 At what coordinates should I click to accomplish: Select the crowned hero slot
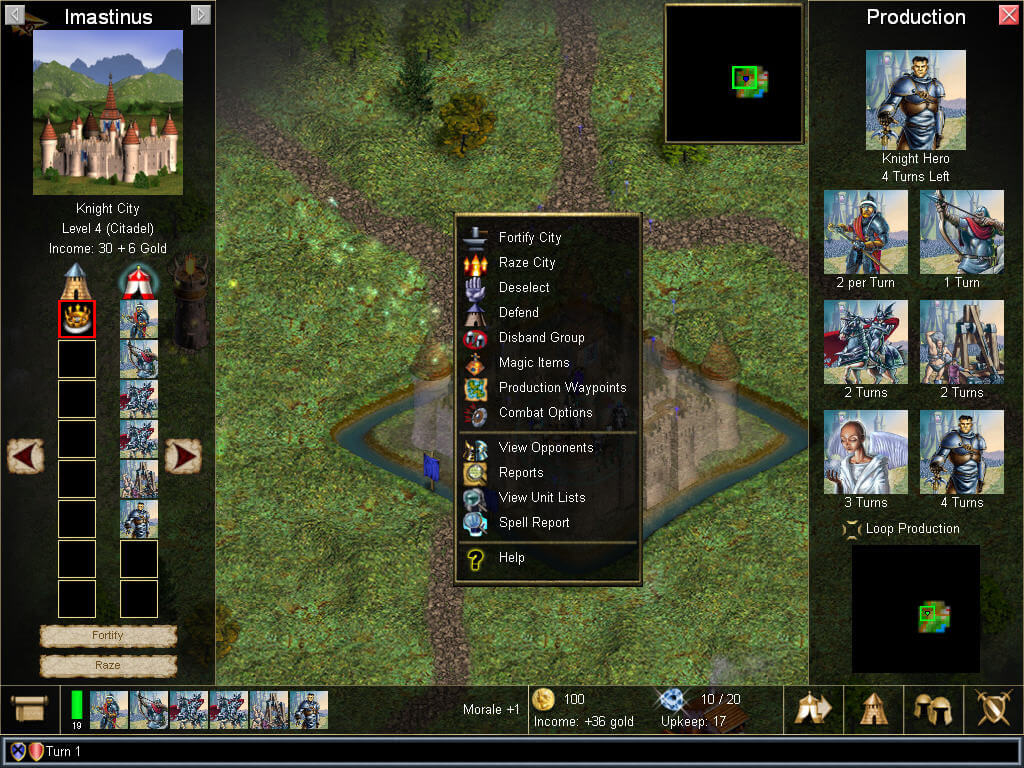click(x=77, y=319)
